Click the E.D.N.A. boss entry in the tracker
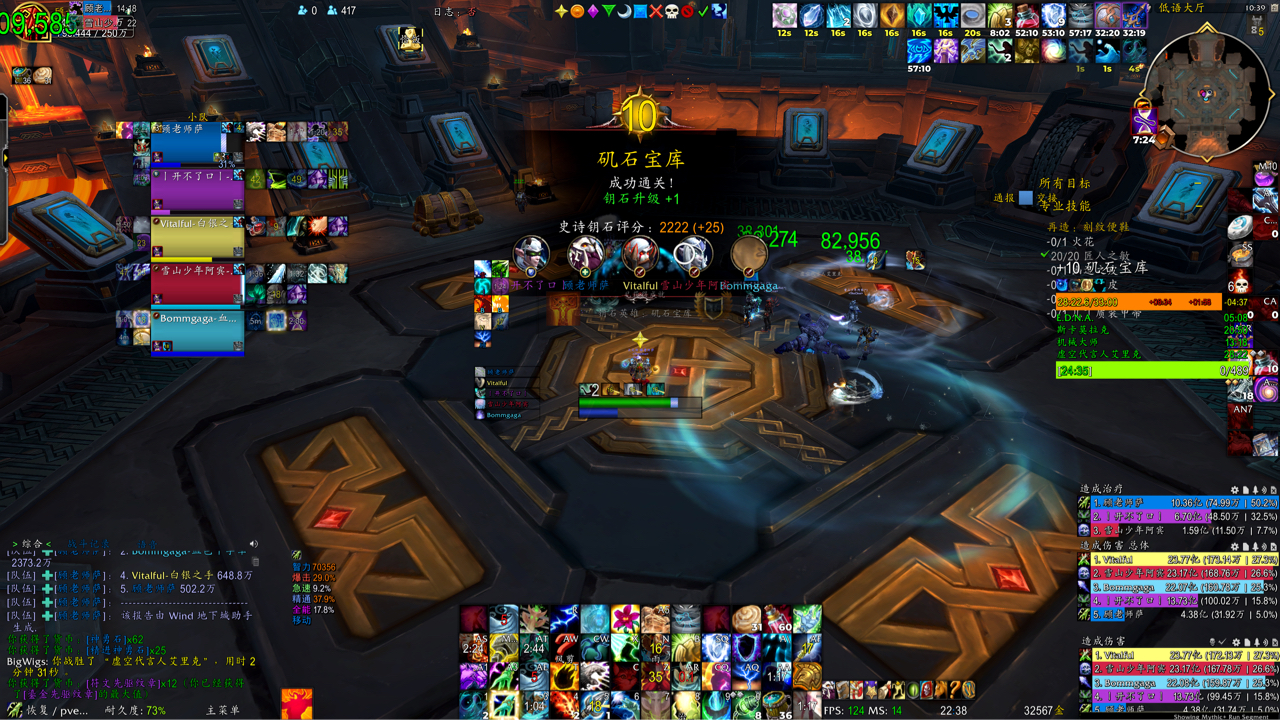This screenshot has width=1280, height=720. pos(1073,317)
